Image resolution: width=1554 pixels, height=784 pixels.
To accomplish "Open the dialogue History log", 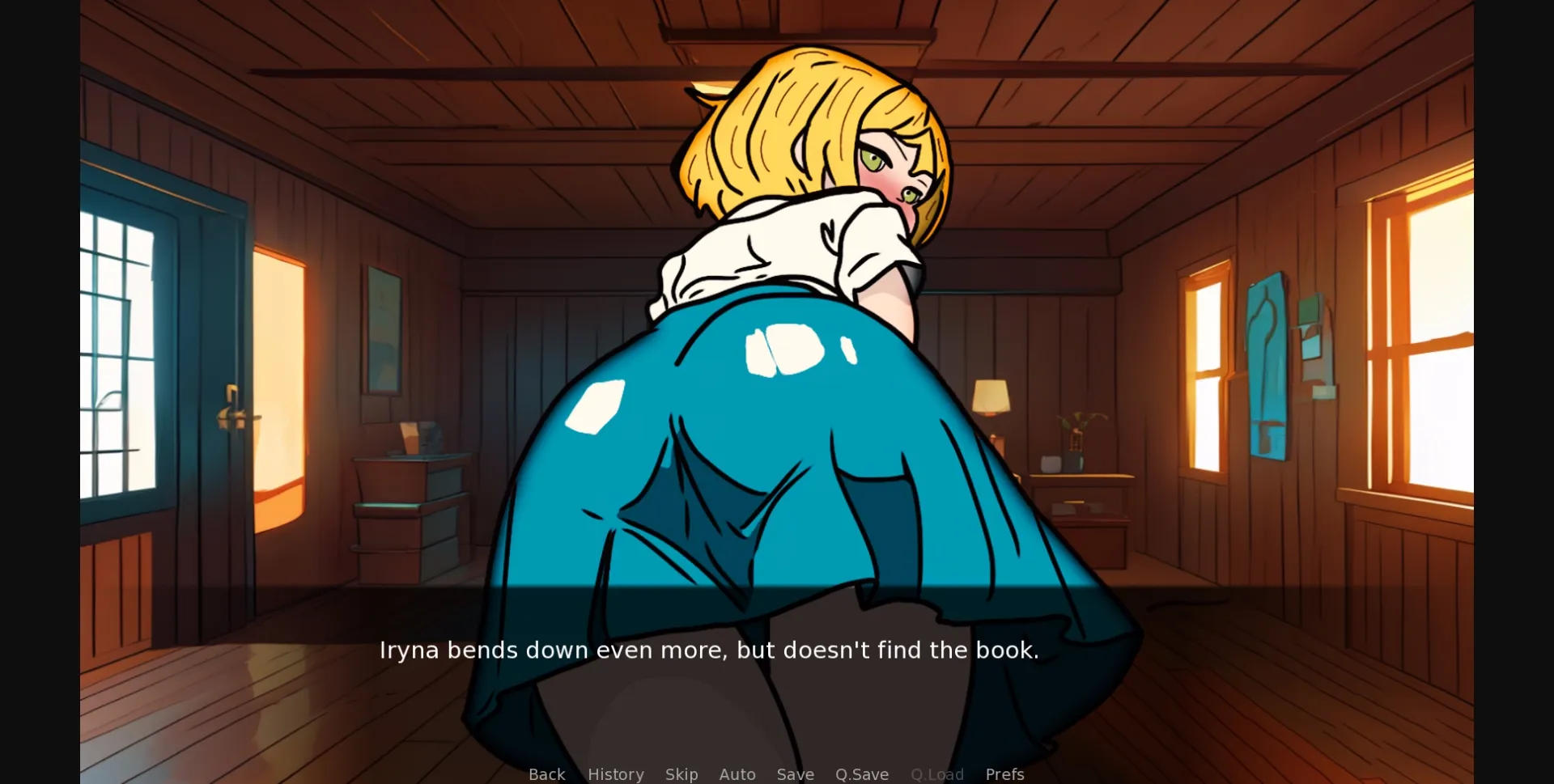I will point(616,774).
